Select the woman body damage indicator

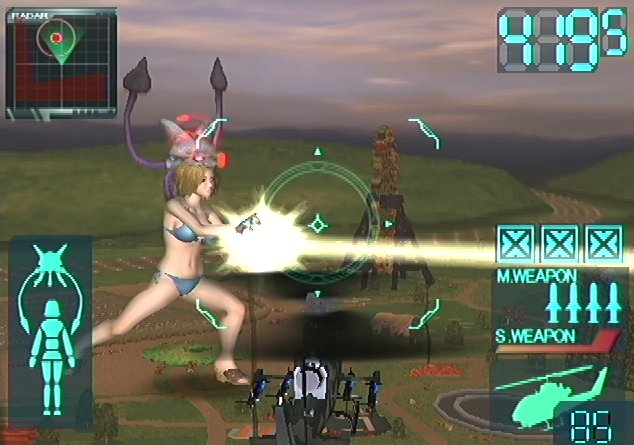coord(49,328)
